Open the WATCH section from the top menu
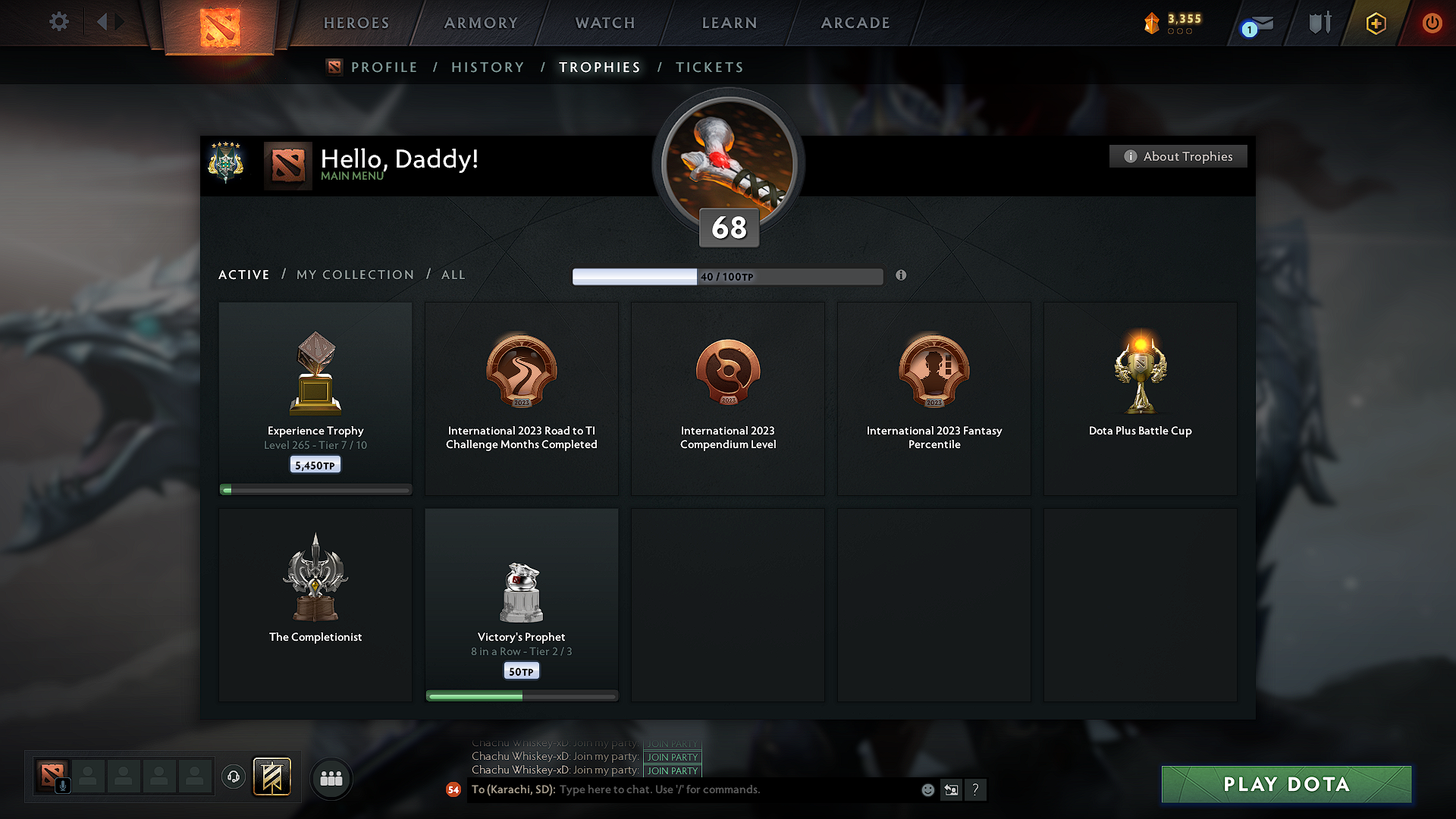 604,23
